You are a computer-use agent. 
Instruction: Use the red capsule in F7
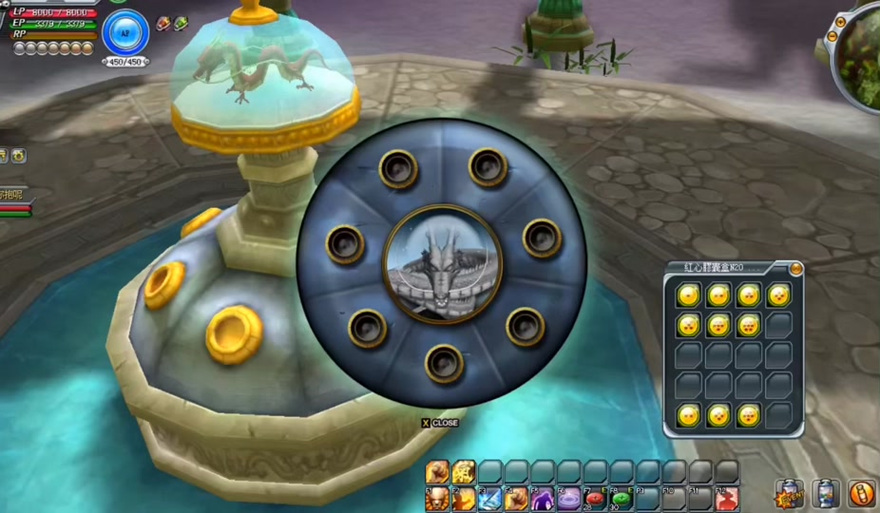595,497
